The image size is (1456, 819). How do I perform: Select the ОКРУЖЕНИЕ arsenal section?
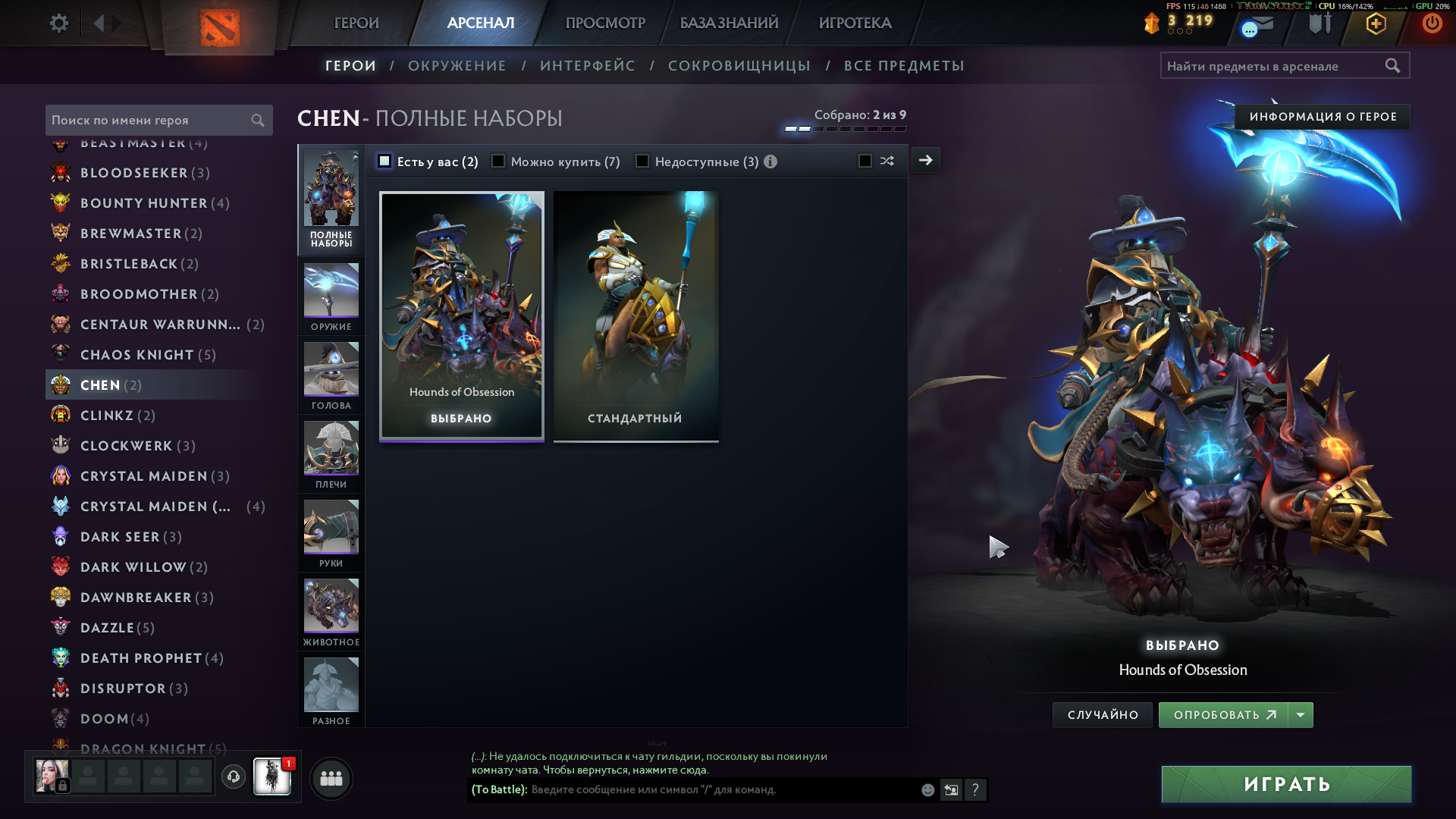[457, 66]
